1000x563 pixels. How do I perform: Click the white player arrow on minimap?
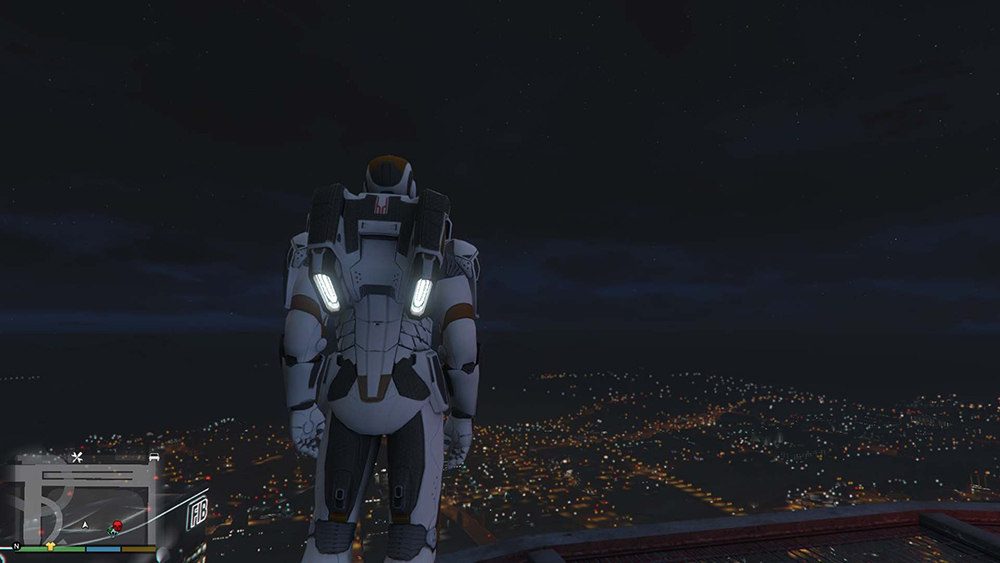pyautogui.click(x=86, y=524)
